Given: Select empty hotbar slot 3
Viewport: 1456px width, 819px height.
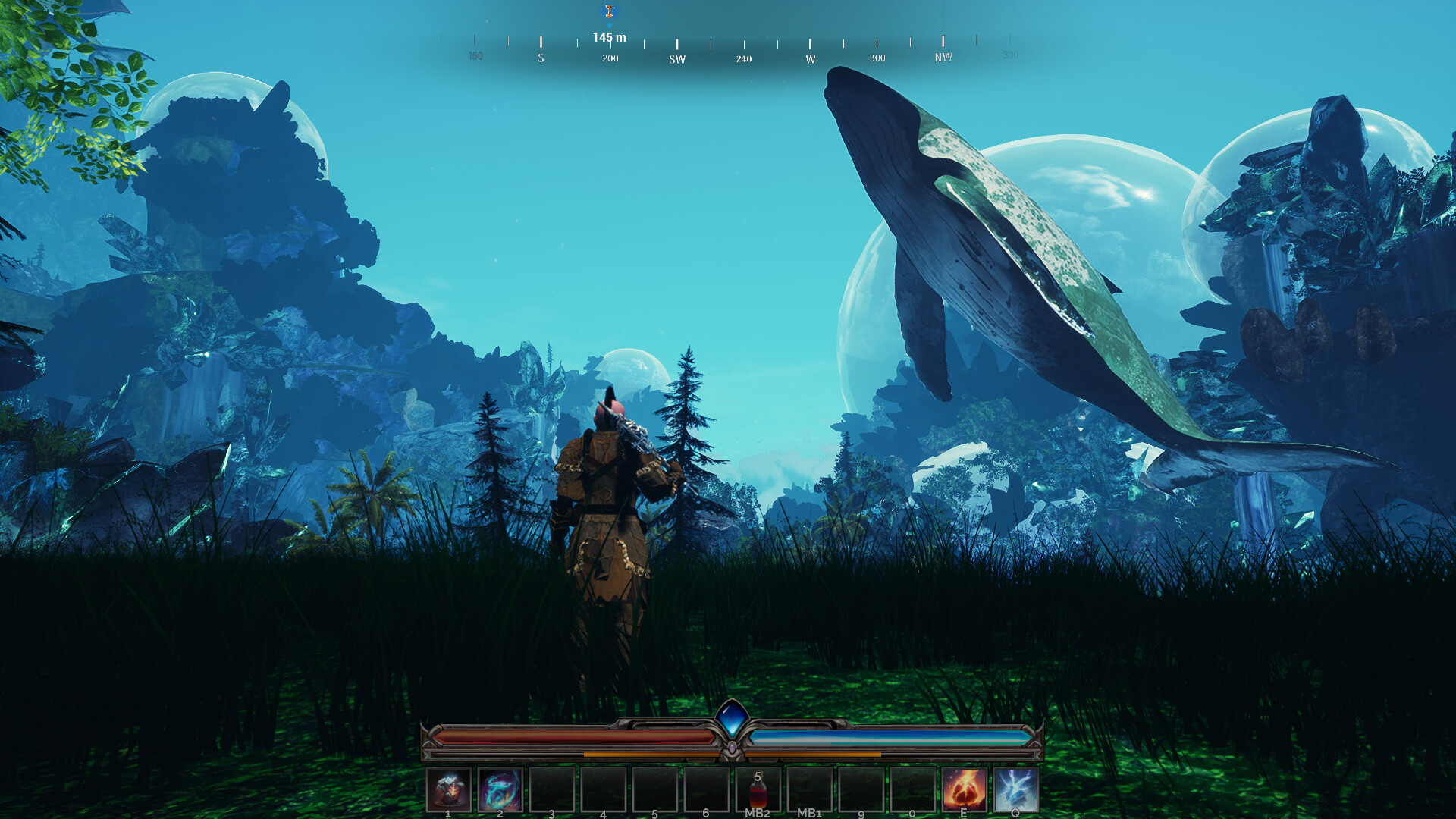Looking at the screenshot, I should coord(551,789).
